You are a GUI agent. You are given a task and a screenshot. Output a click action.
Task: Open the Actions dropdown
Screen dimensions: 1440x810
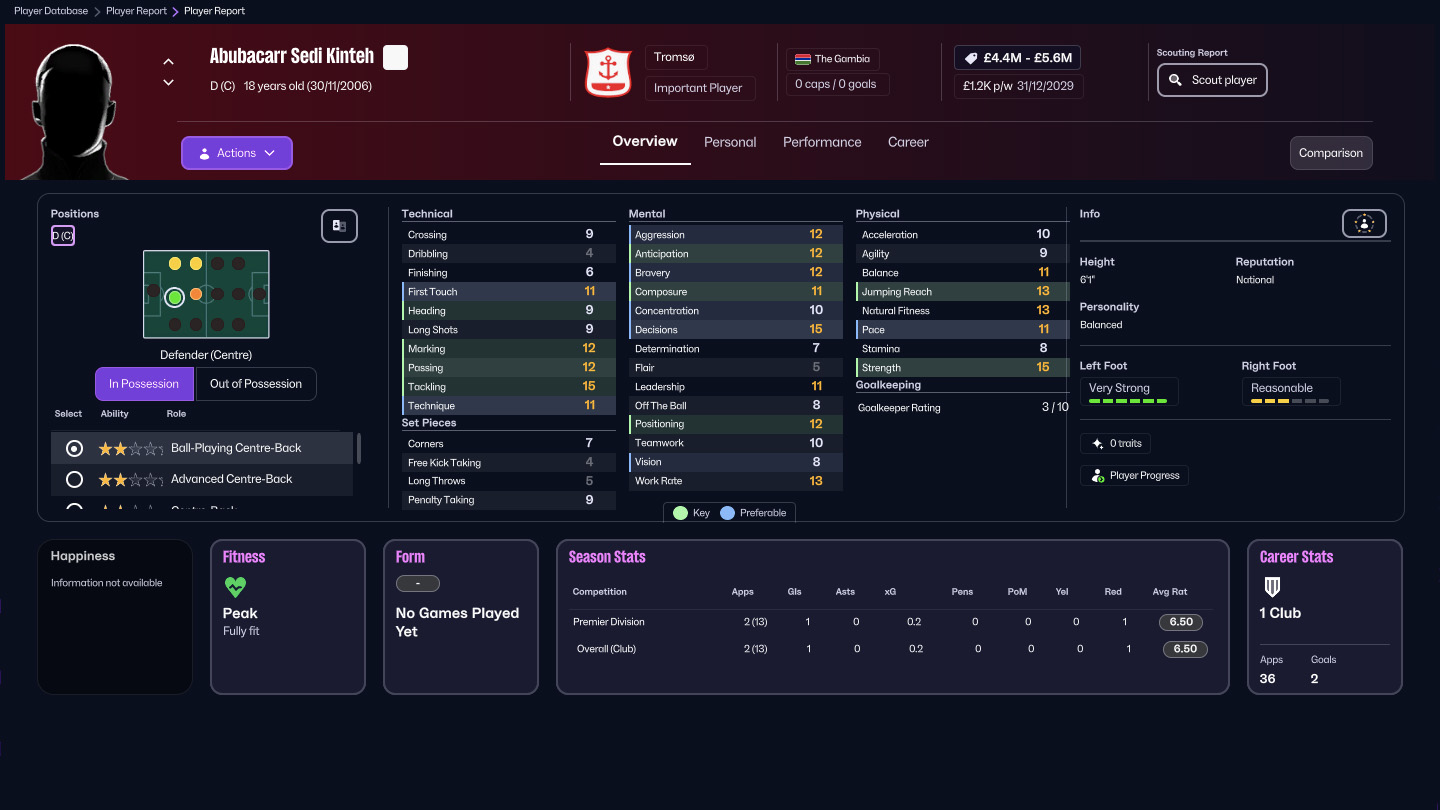click(236, 152)
